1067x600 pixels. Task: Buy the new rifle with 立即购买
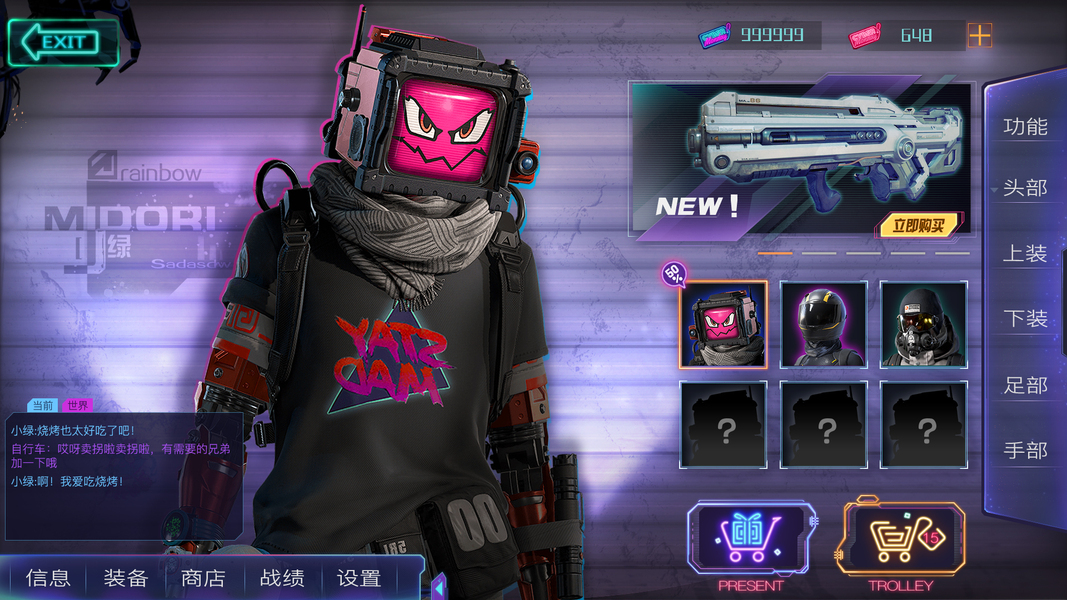[x=918, y=225]
